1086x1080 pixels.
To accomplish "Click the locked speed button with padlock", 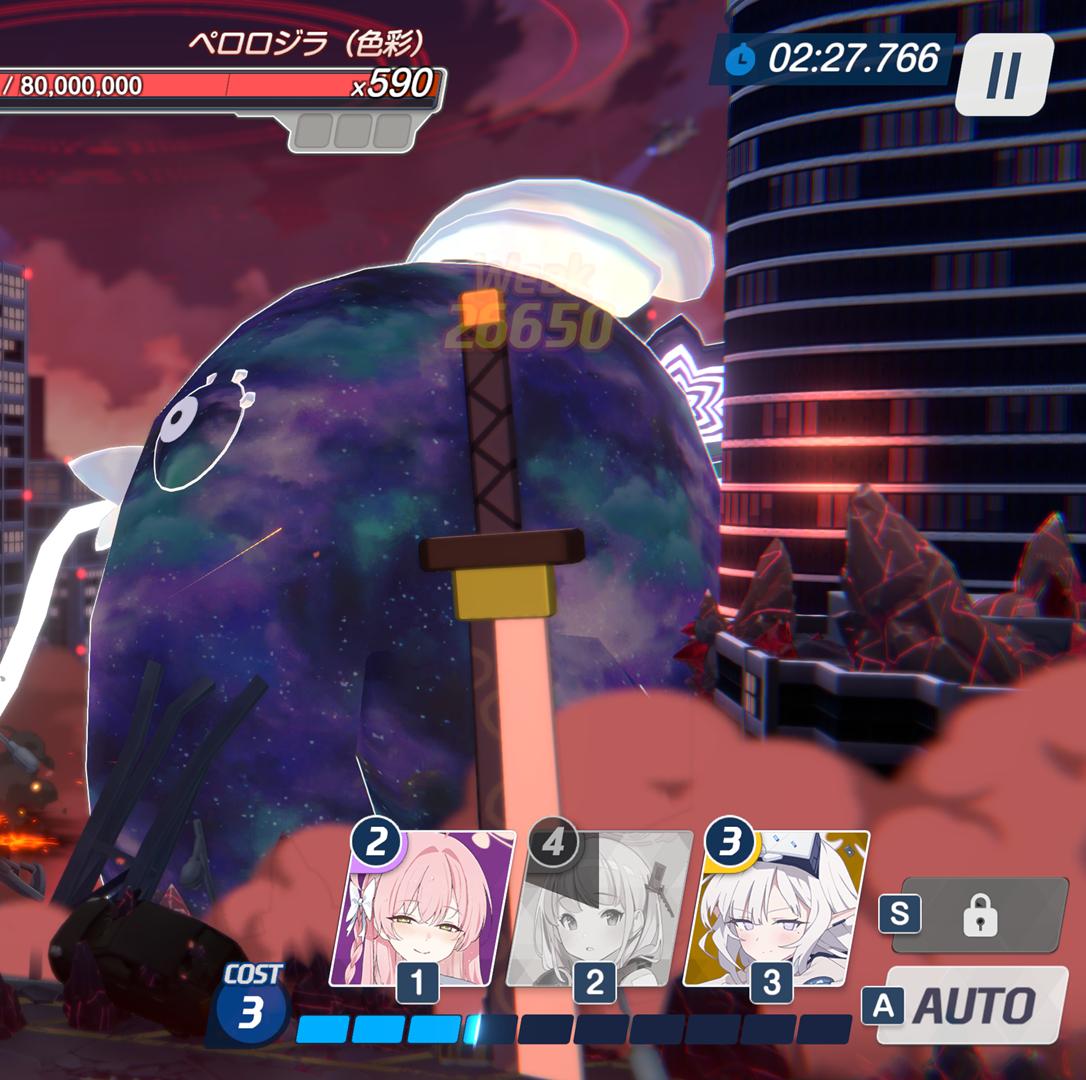I will click(x=980, y=914).
